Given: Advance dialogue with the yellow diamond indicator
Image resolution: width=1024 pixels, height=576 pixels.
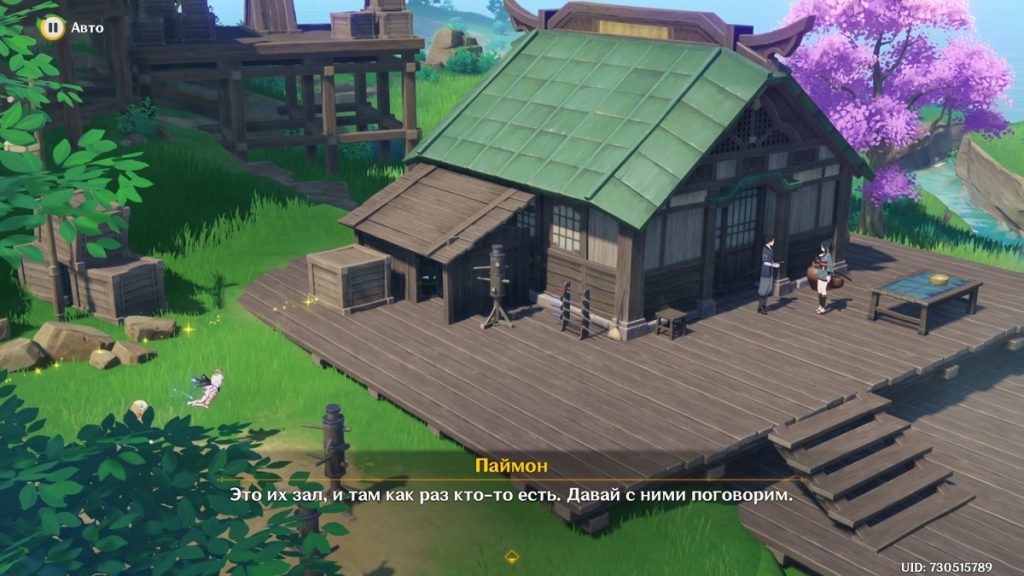Looking at the screenshot, I should pos(512,554).
